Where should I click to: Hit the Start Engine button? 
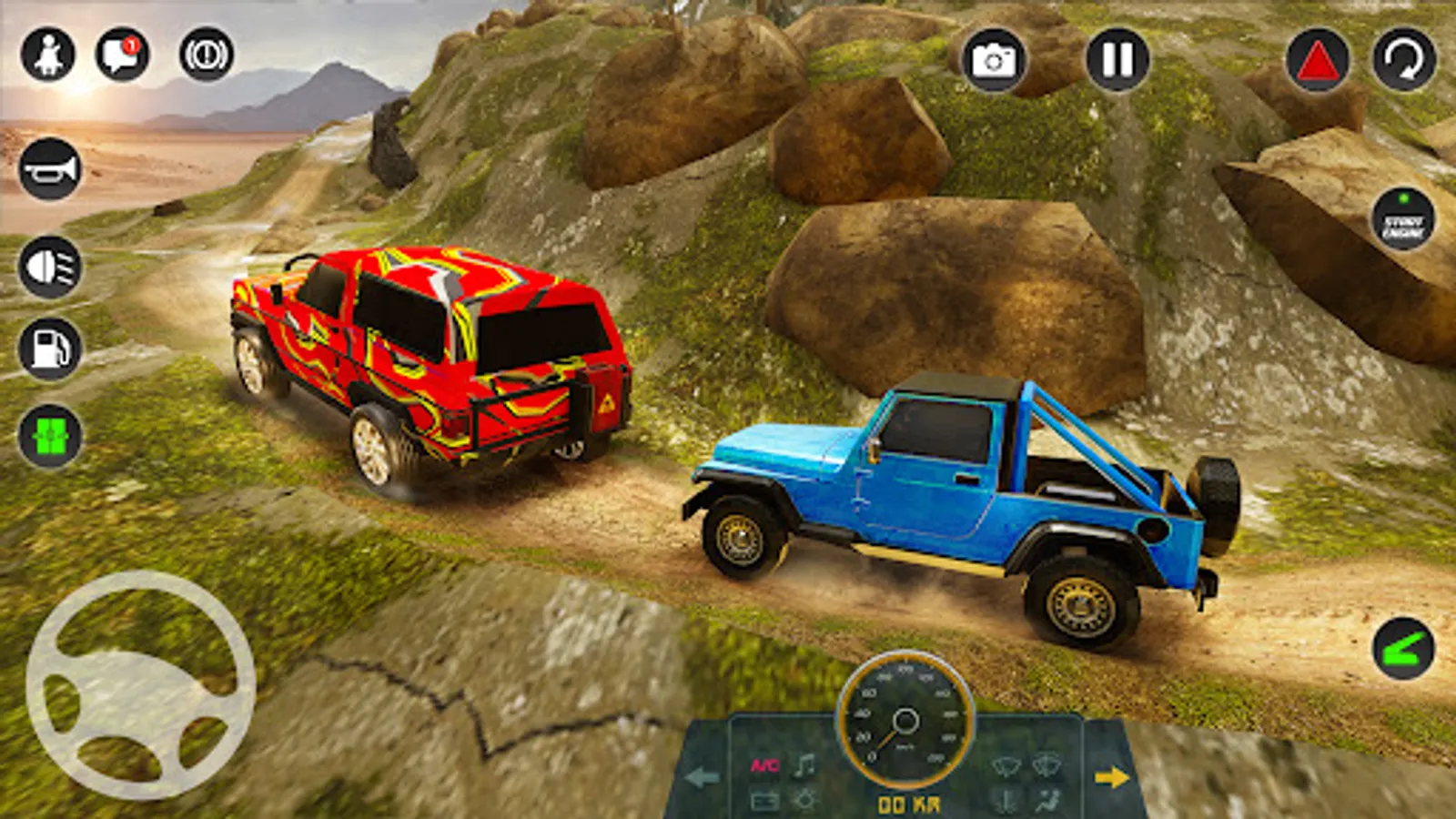[1403, 220]
